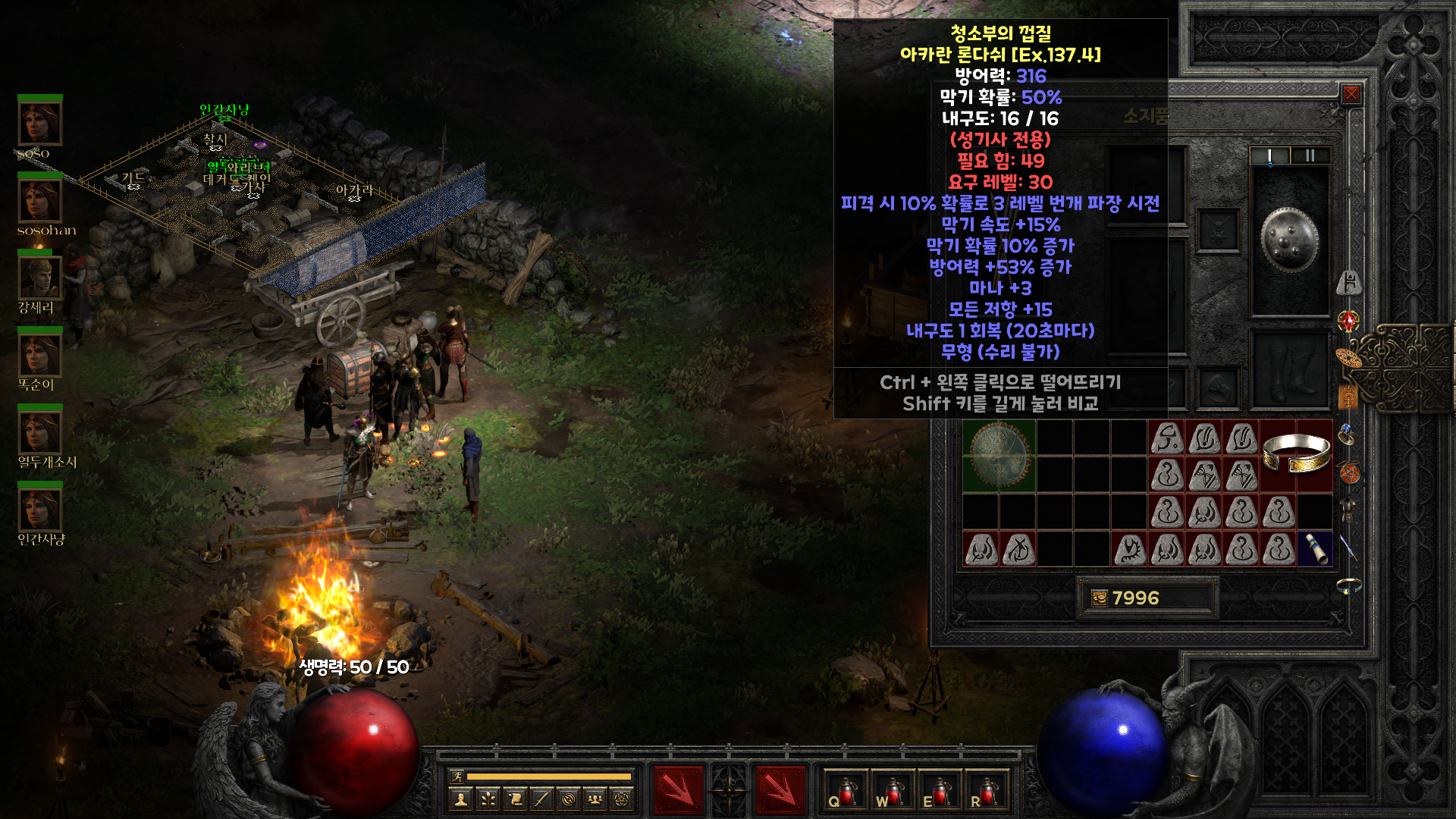Image resolution: width=1456 pixels, height=819 pixels.
Task: Select party member sosohan's portrait
Action: pyautogui.click(x=39, y=201)
